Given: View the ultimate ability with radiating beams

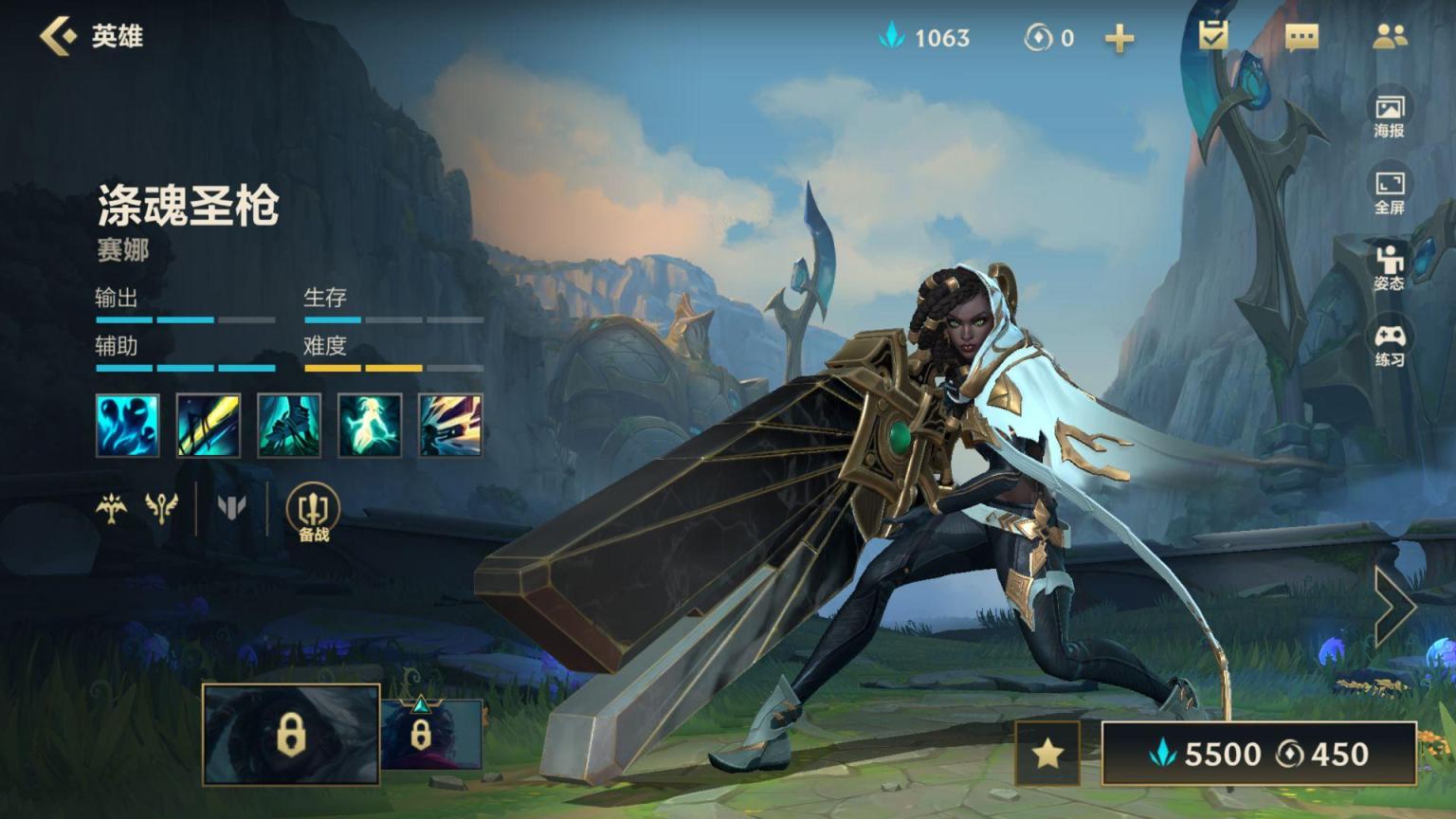Looking at the screenshot, I should pyautogui.click(x=450, y=426).
